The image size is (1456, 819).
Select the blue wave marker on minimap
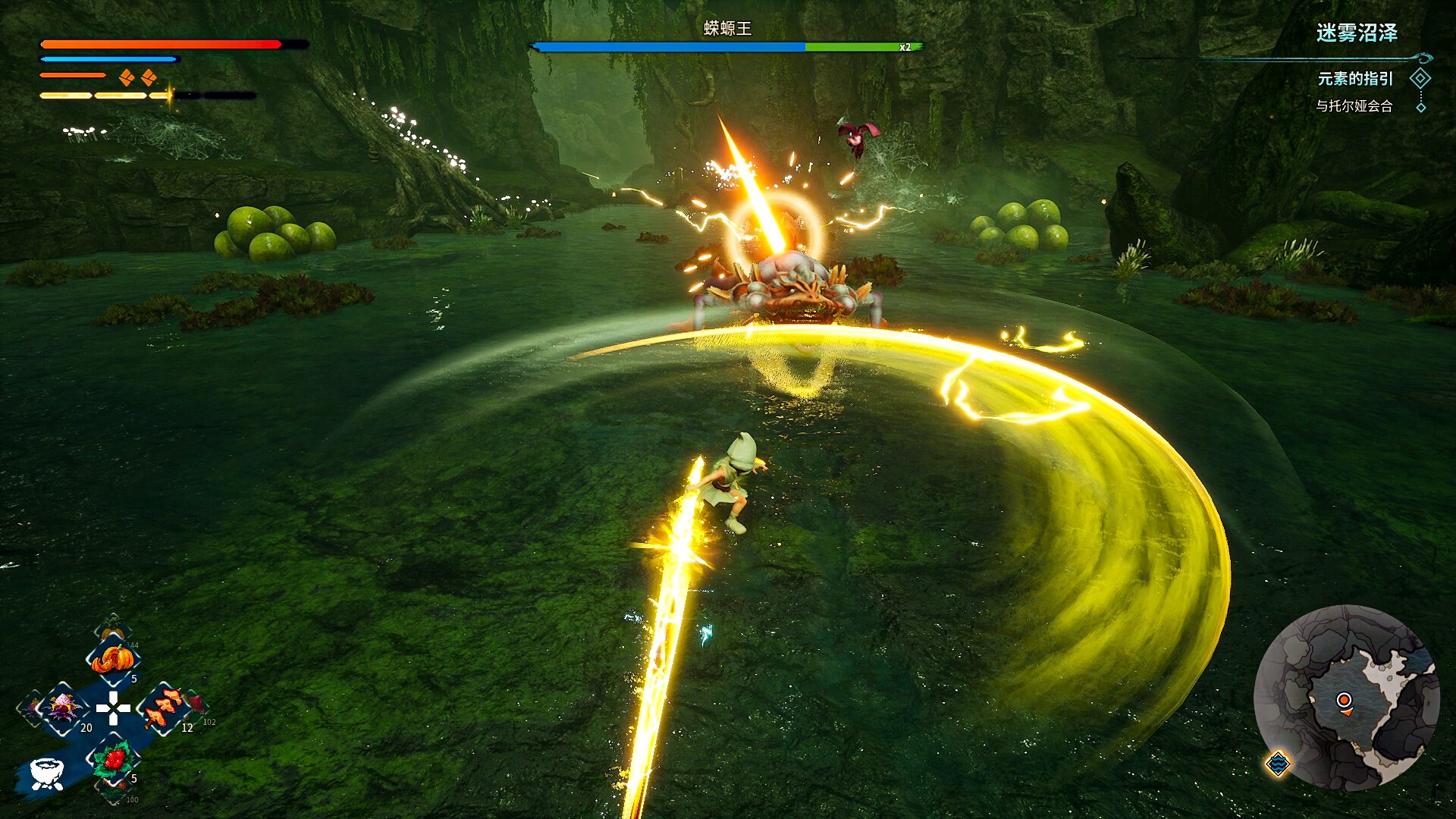(x=1278, y=763)
